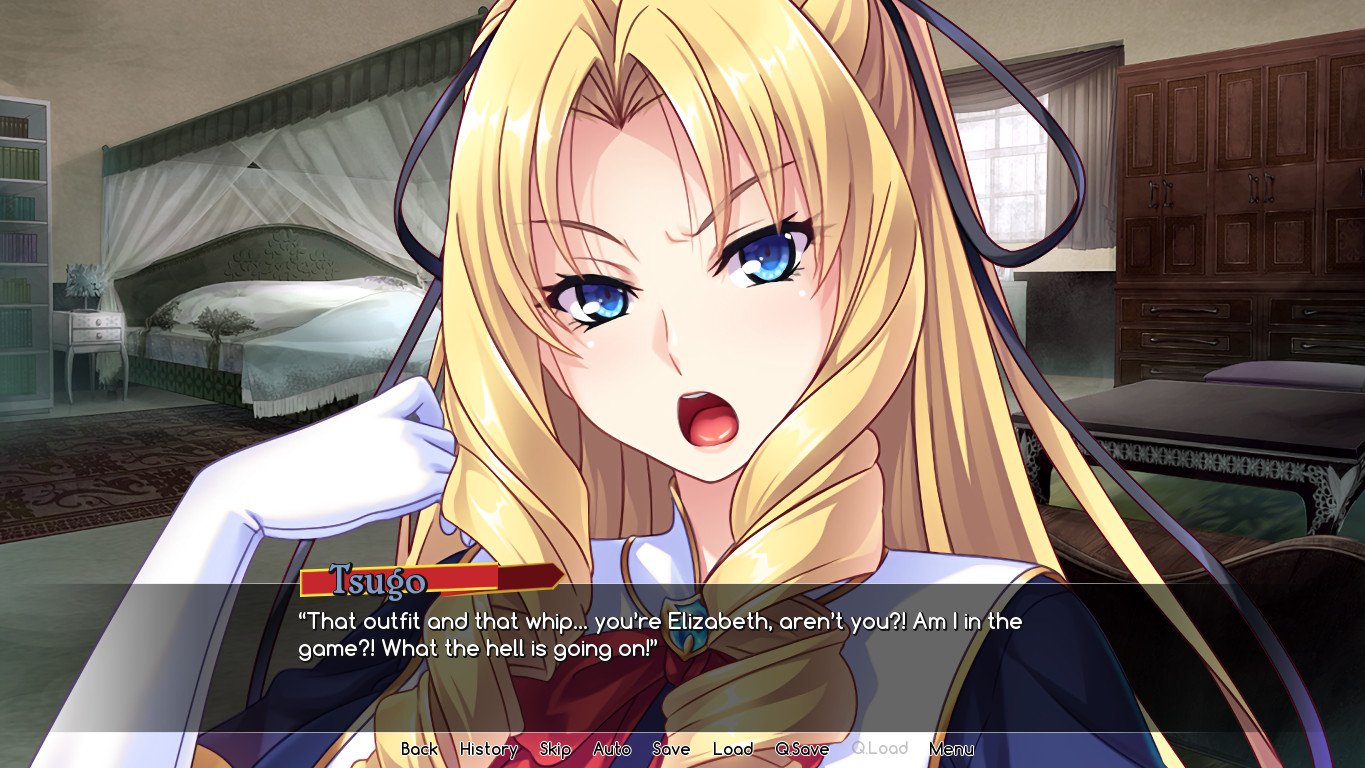Quicksave your progress via Q.Save
This screenshot has height=768, width=1365.
(802, 748)
